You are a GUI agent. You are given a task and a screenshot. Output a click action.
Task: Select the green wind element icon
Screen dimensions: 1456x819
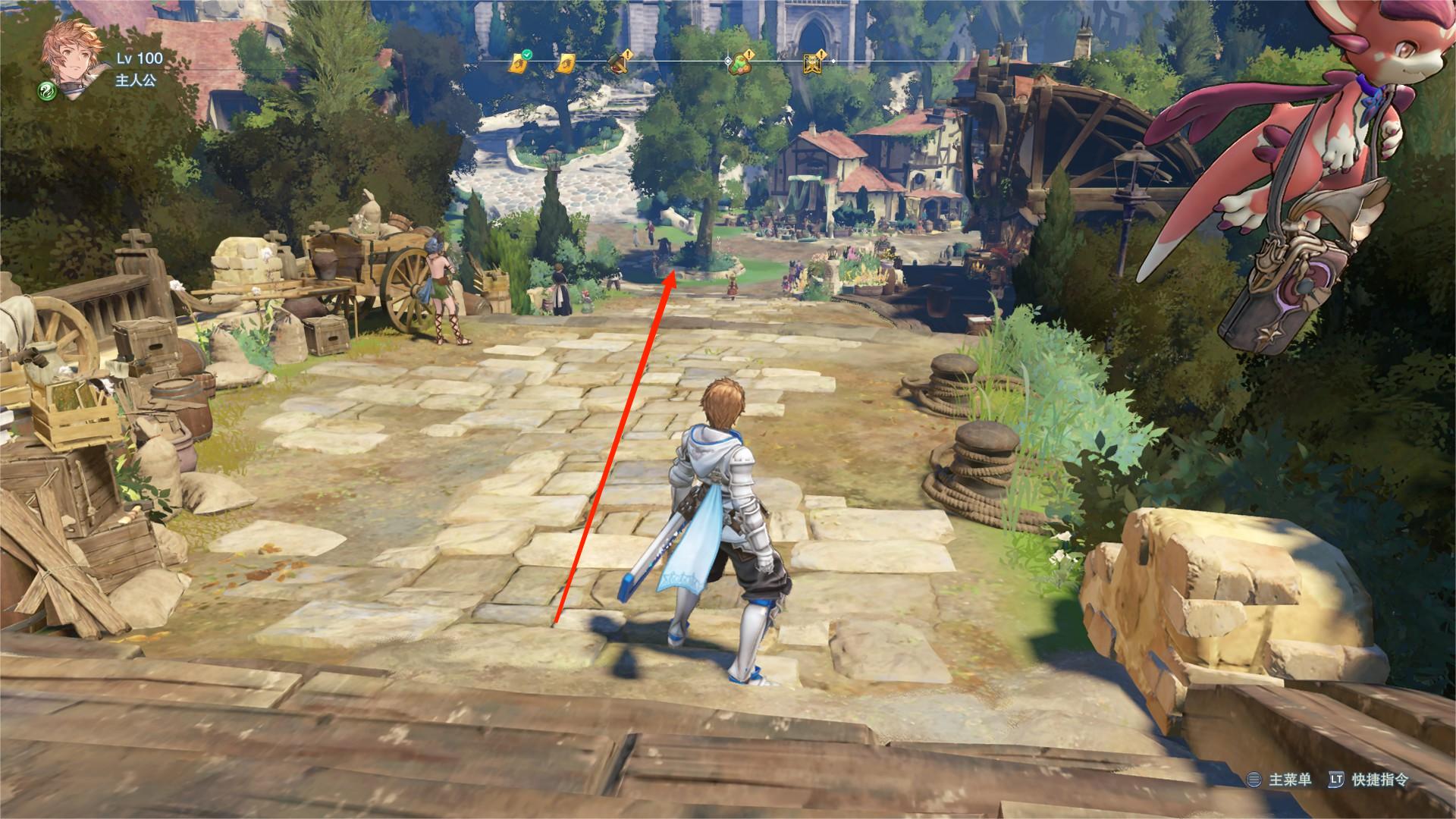point(48,92)
